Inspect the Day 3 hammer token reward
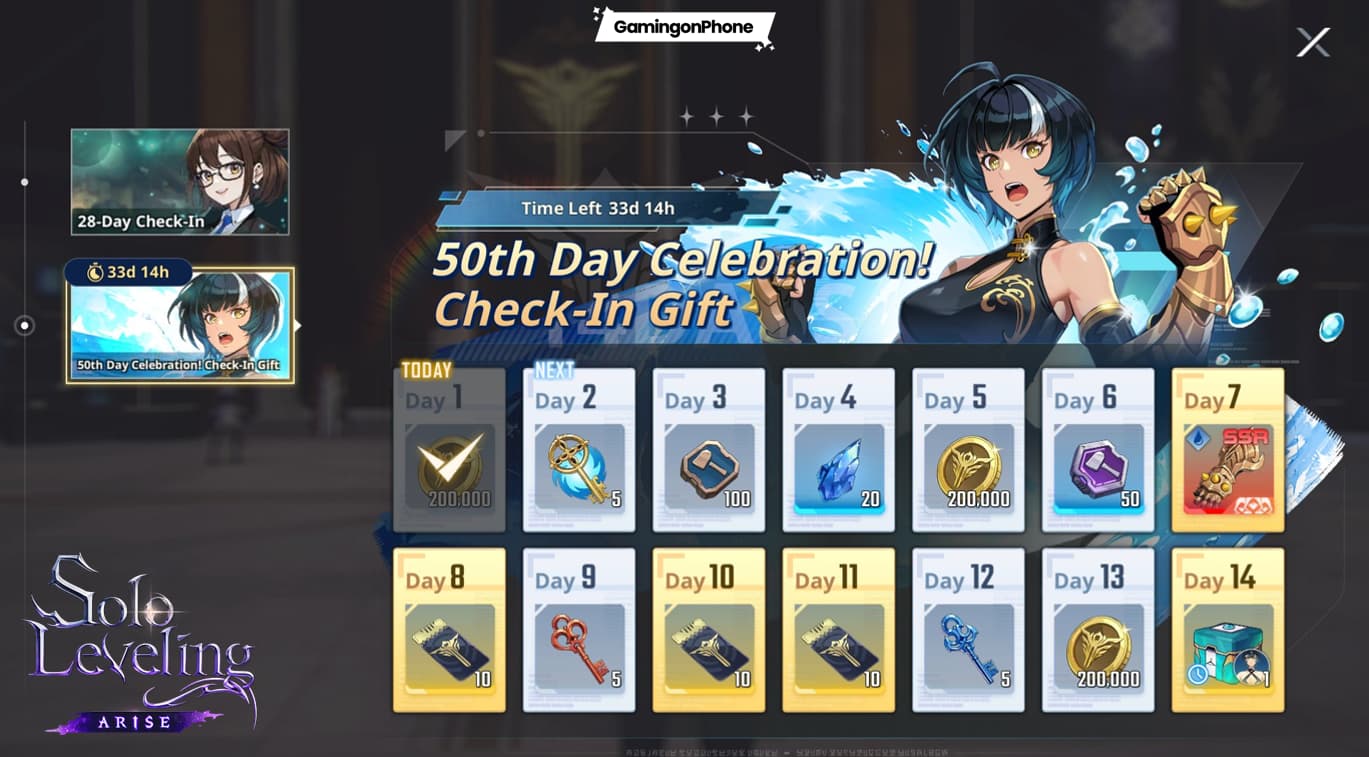Viewport: 1369px width, 757px height. pos(709,464)
